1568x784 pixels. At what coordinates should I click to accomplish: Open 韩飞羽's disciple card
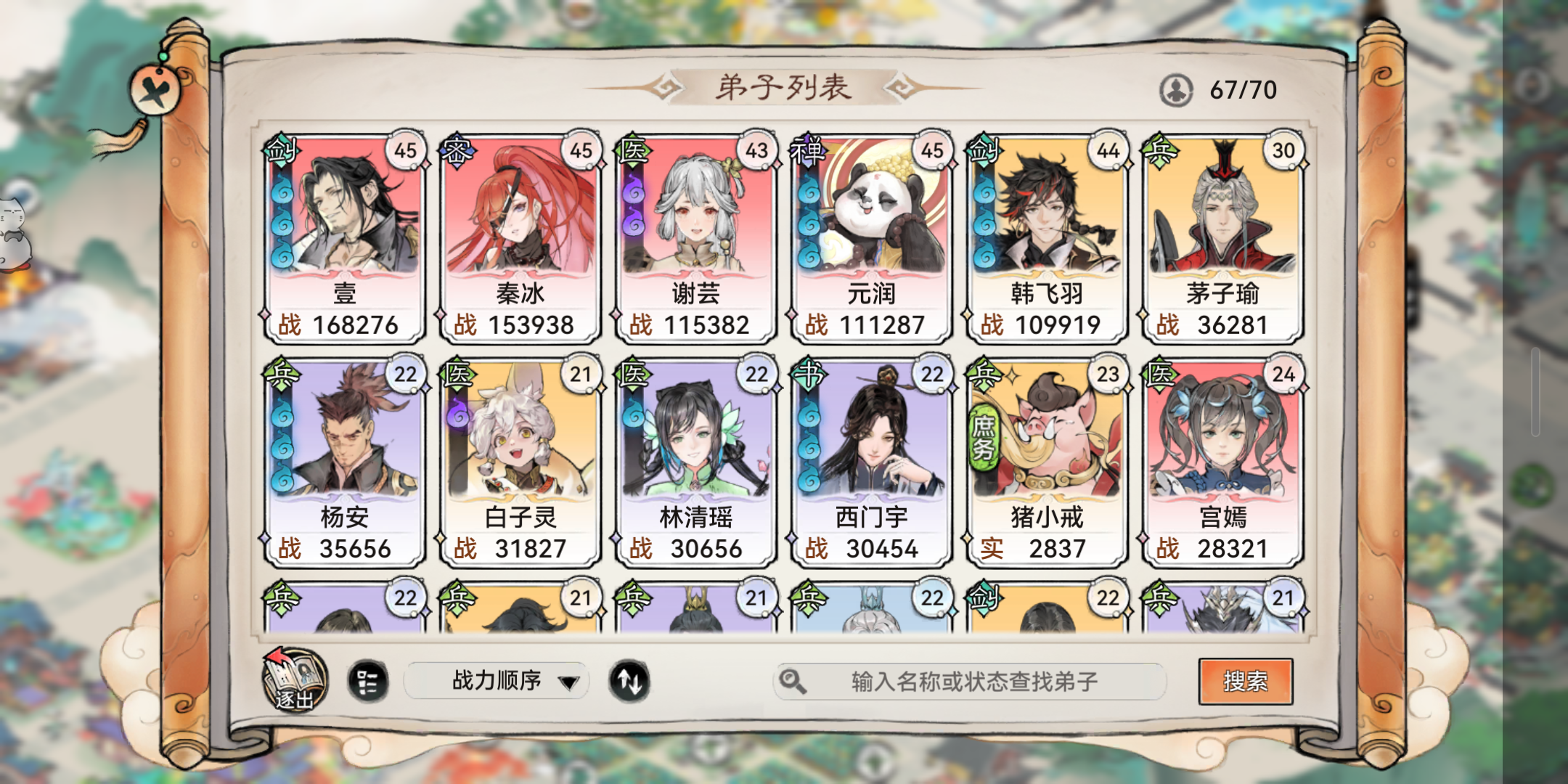[x=1046, y=232]
